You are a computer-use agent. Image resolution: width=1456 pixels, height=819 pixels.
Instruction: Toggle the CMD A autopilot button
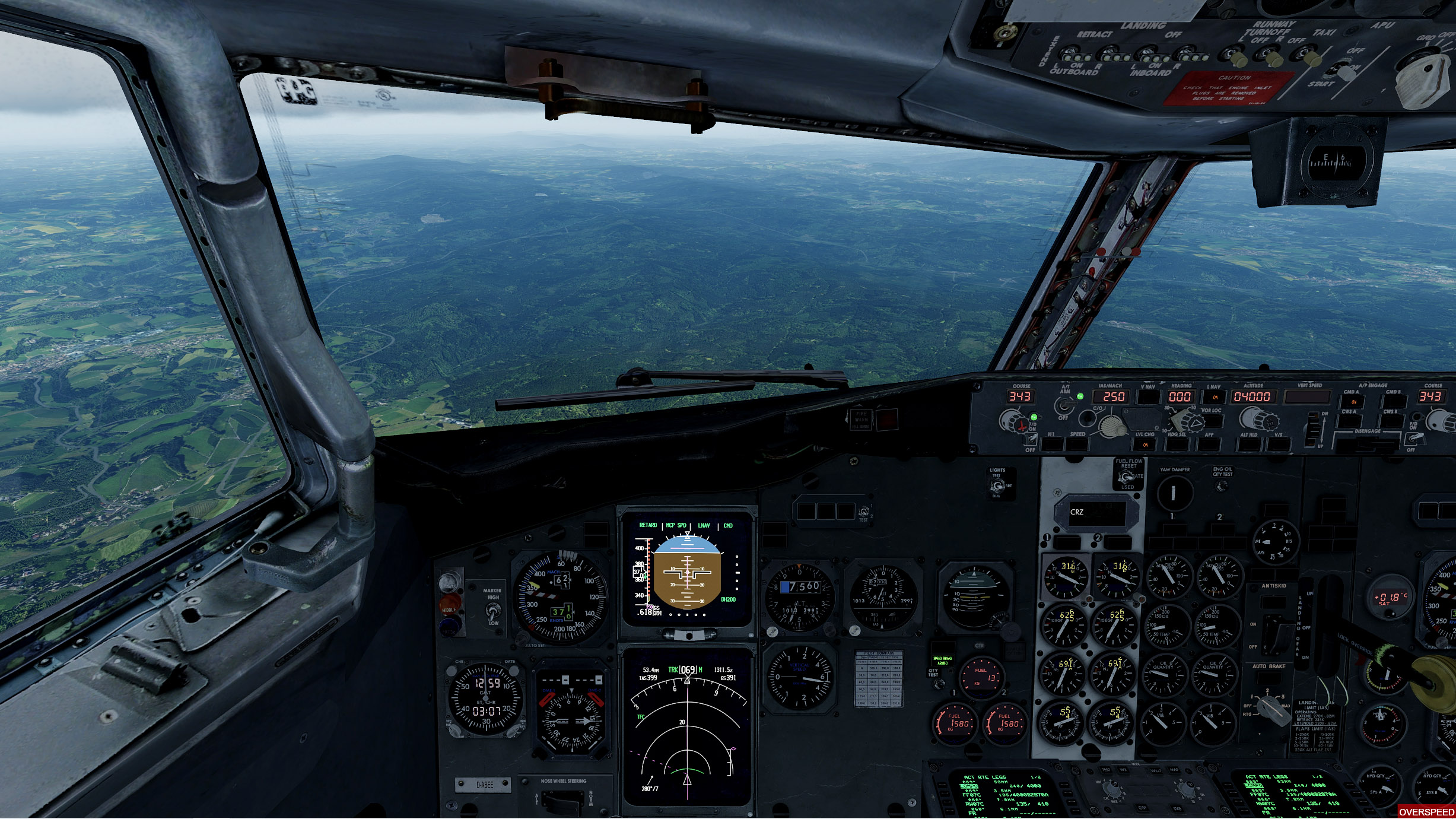point(1353,401)
